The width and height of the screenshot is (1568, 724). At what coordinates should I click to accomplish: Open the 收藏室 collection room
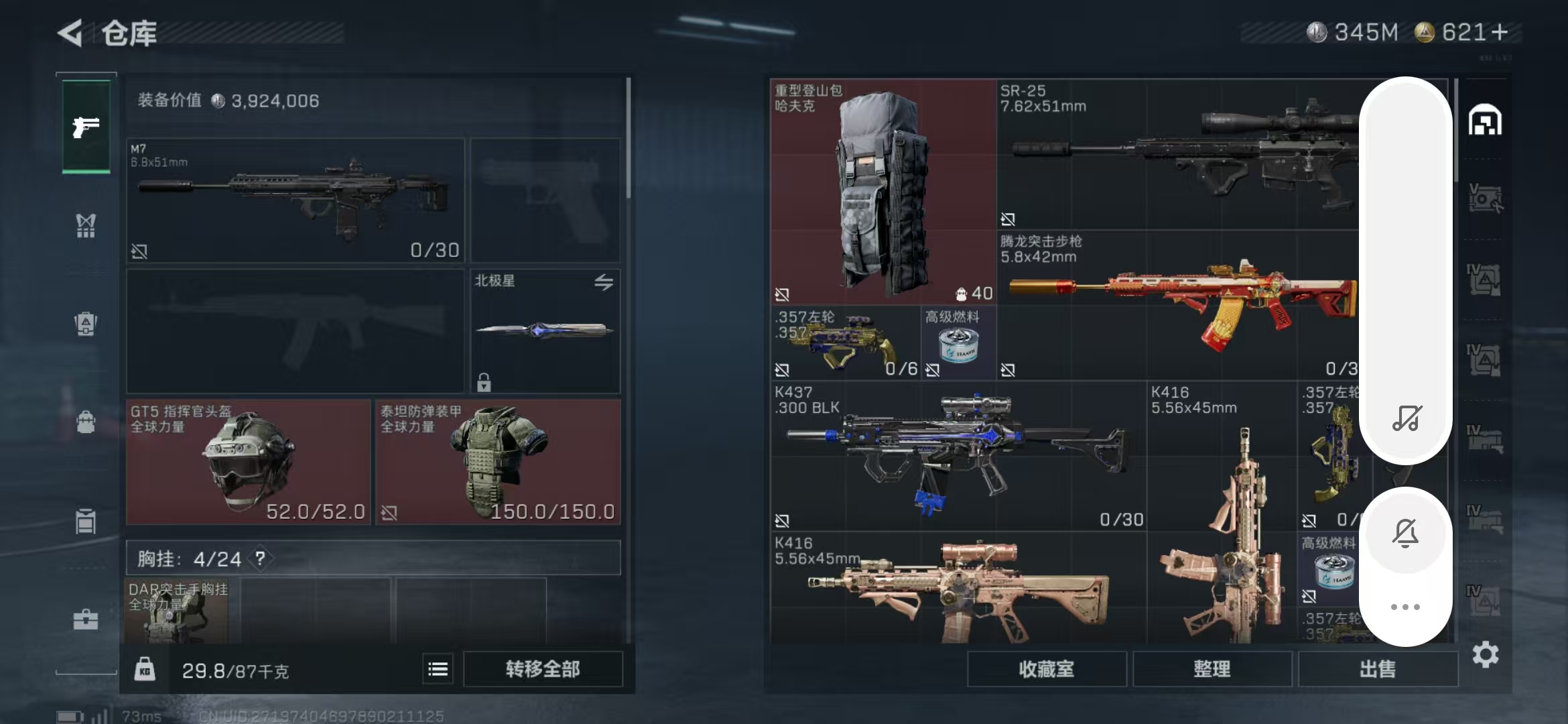pos(1047,669)
